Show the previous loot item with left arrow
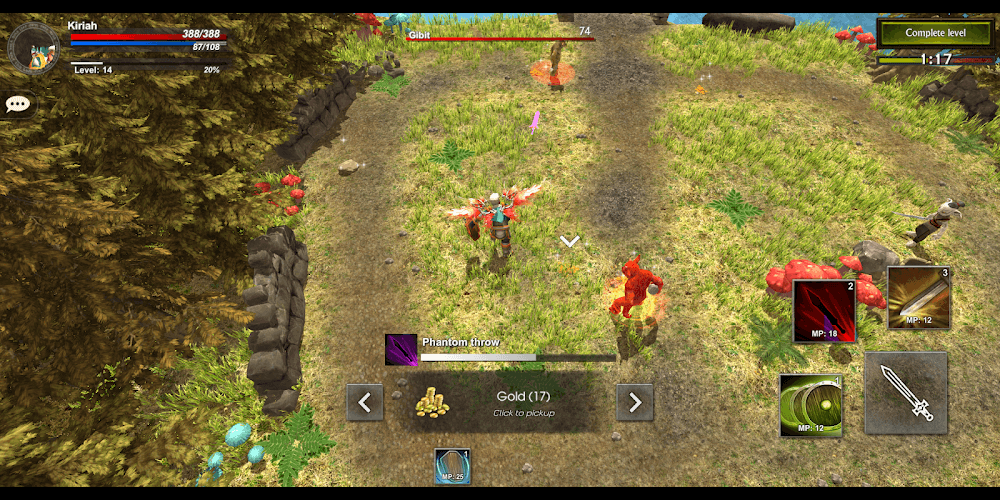1000x500 pixels. [365, 403]
